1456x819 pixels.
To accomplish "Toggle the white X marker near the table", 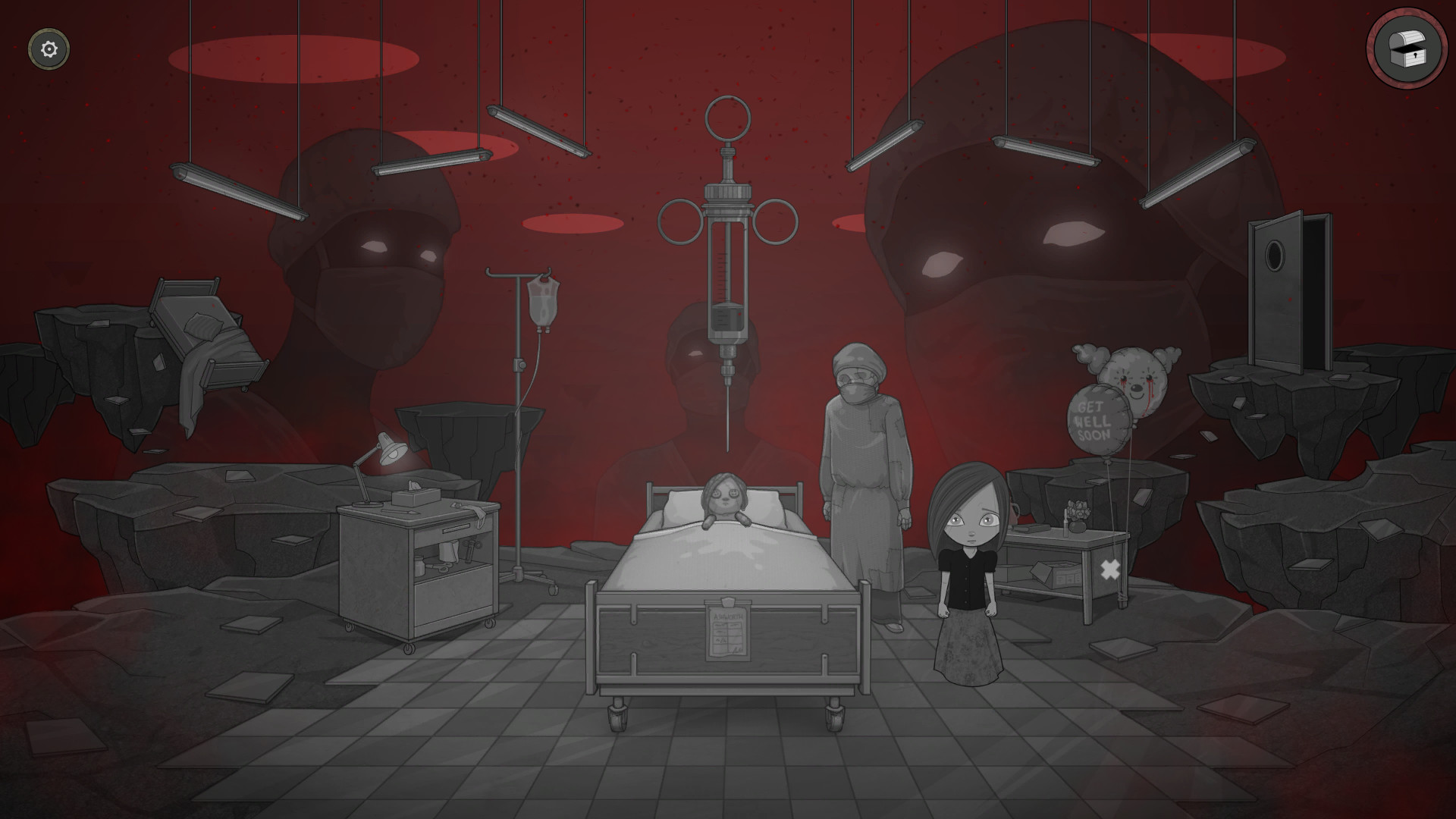I will (1109, 569).
